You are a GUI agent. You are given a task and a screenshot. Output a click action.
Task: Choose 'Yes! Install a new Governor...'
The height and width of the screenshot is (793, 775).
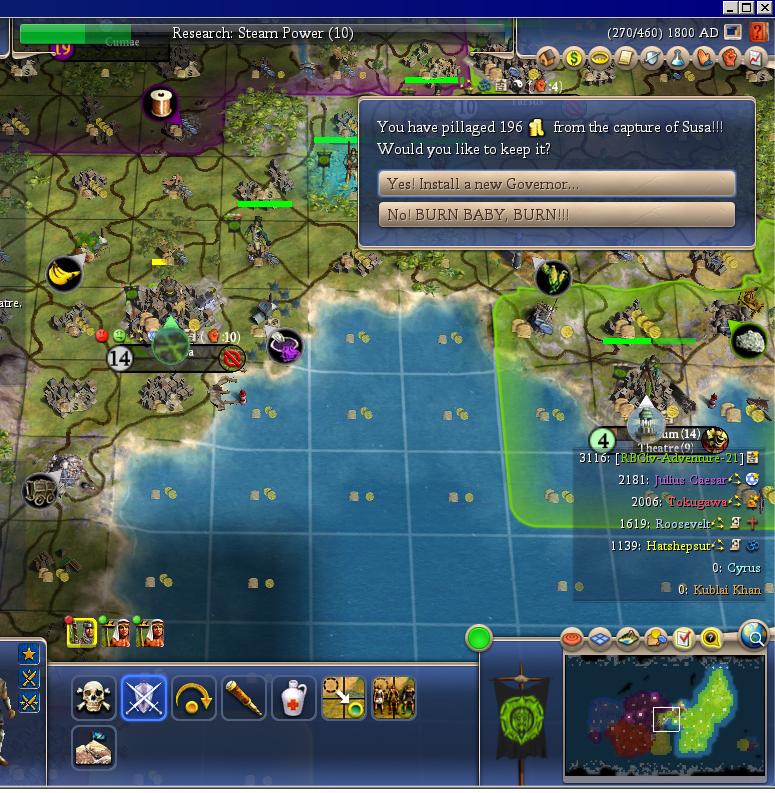point(556,184)
